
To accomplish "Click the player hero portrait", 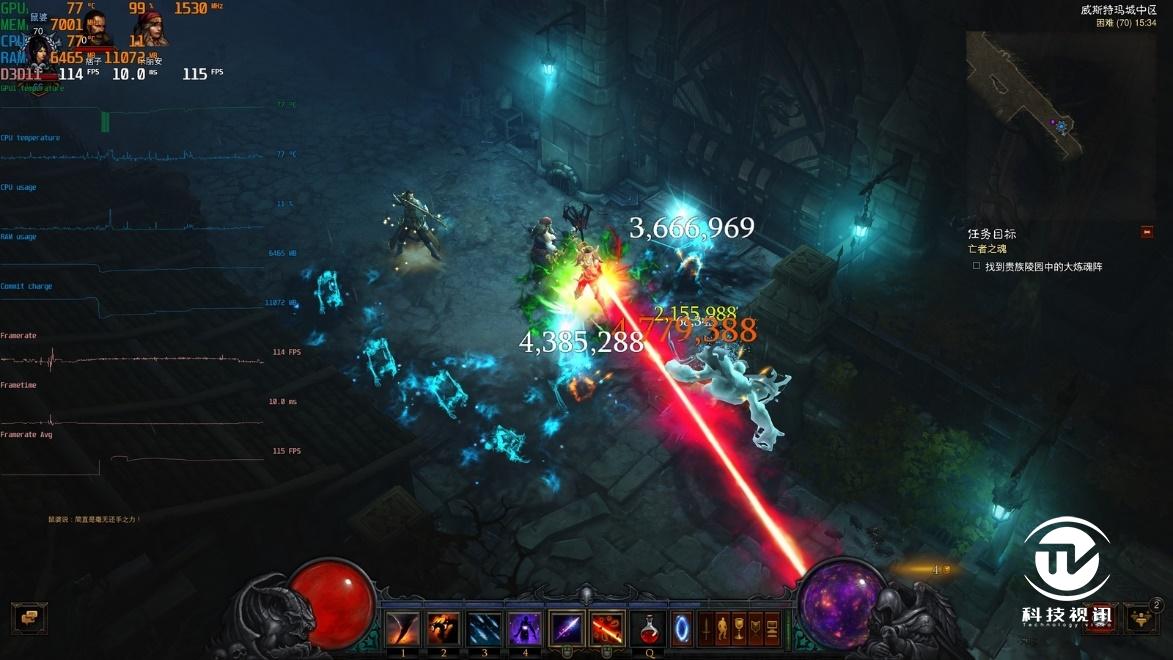I will pyautogui.click(x=40, y=50).
